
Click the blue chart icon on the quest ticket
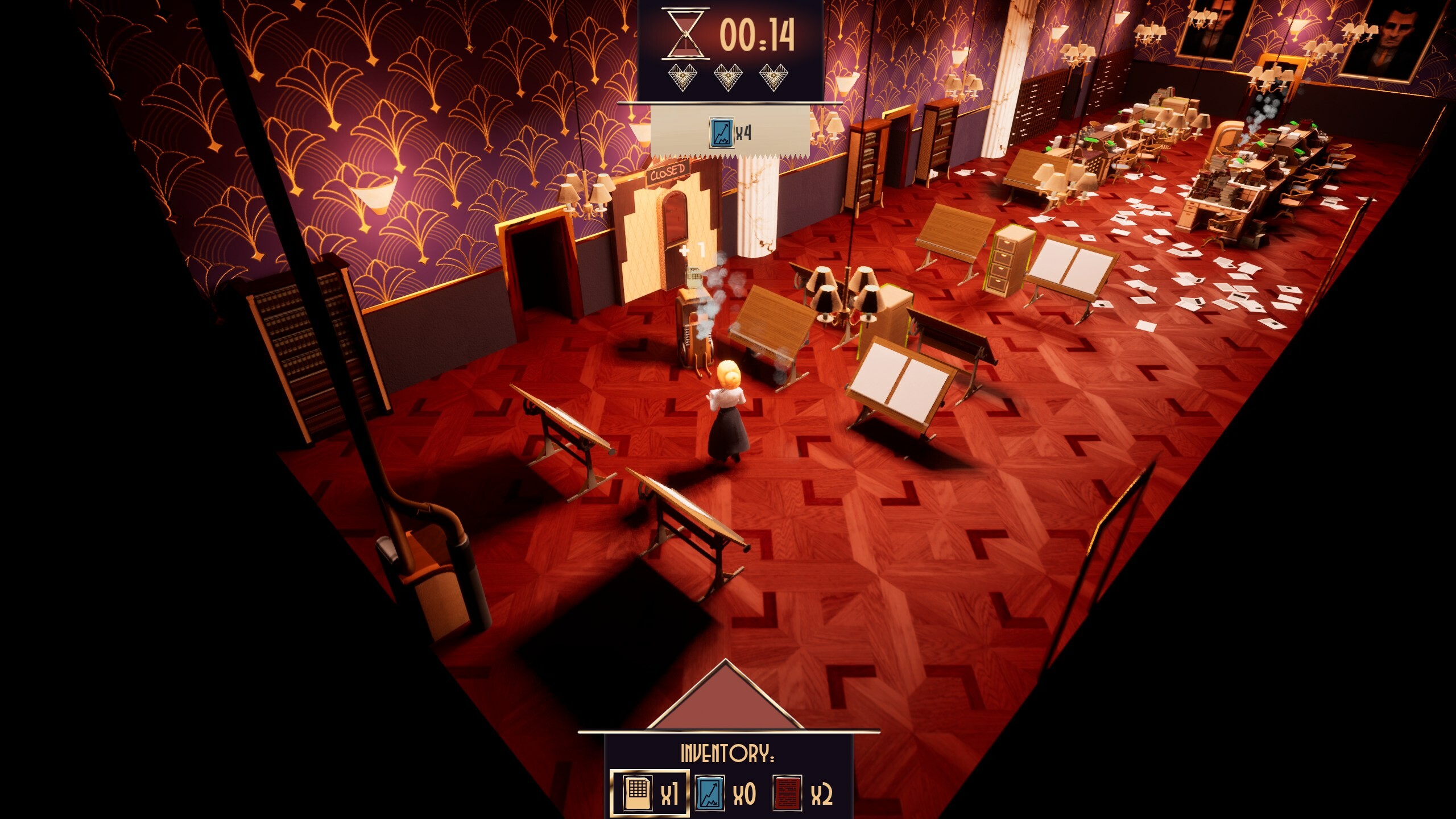coord(722,133)
